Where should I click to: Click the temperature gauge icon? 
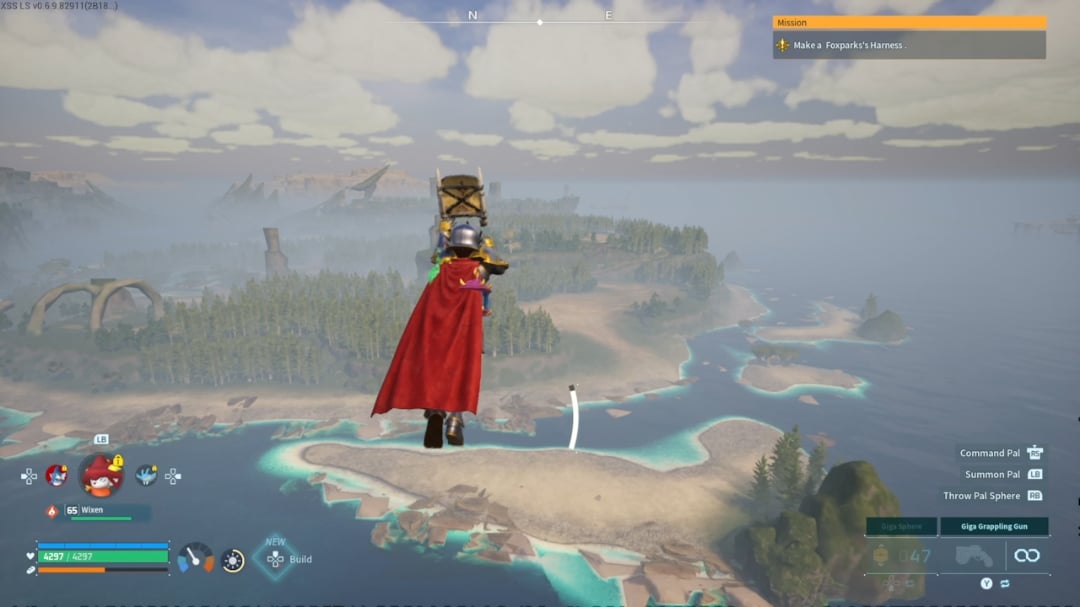196,558
